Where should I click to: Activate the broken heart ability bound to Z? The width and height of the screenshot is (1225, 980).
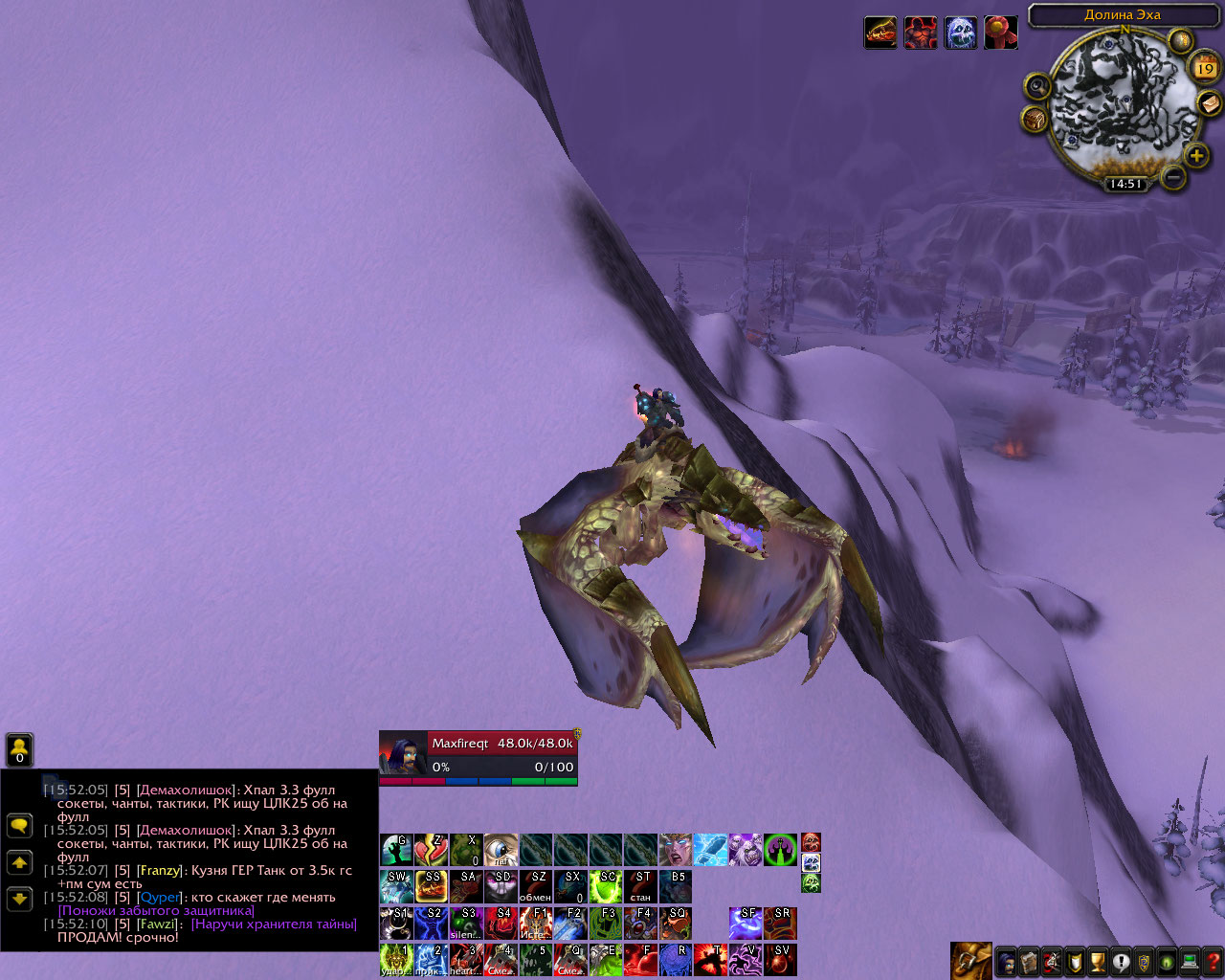tap(431, 850)
